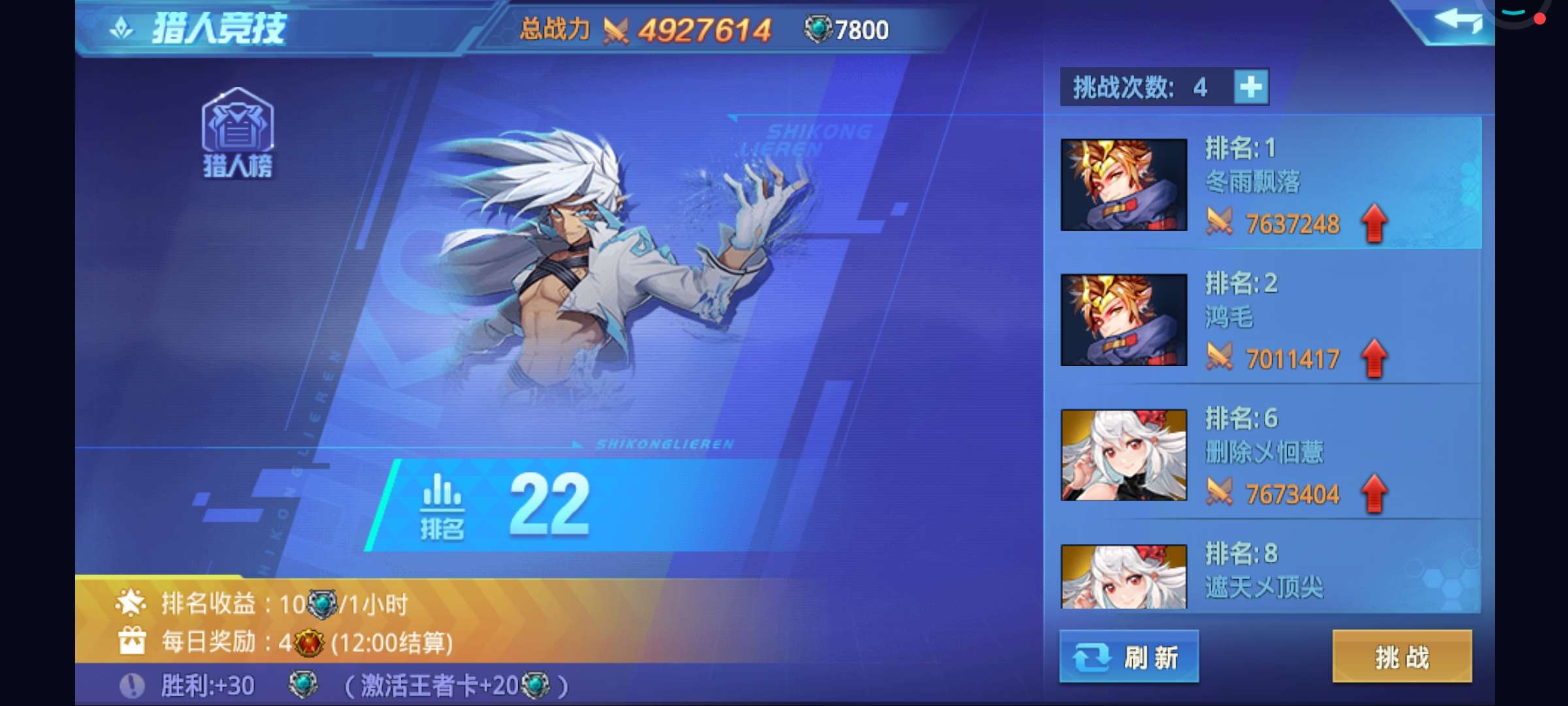
Task: Click the plus icon to buy challenge attempts
Action: pyautogui.click(x=1251, y=86)
